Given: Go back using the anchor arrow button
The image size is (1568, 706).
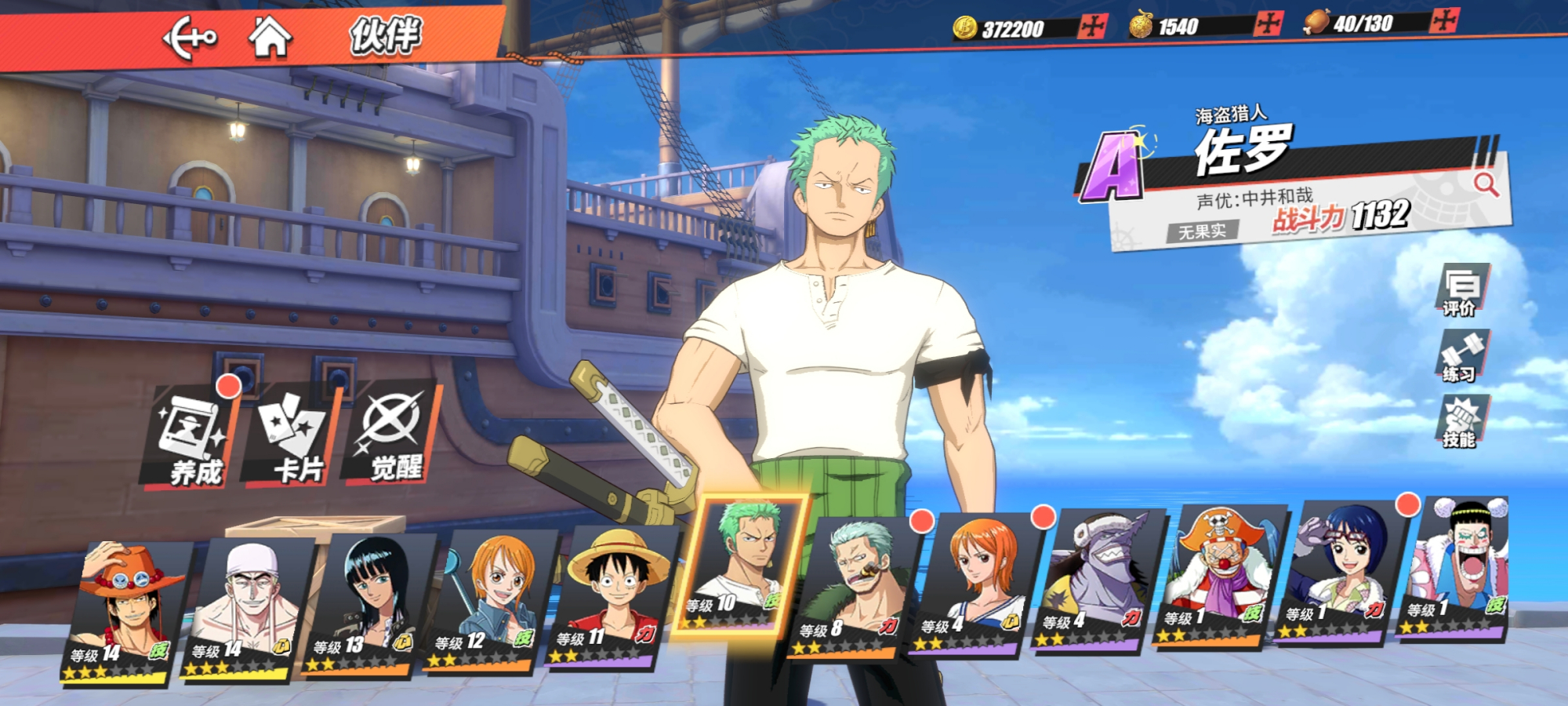Looking at the screenshot, I should (190, 38).
